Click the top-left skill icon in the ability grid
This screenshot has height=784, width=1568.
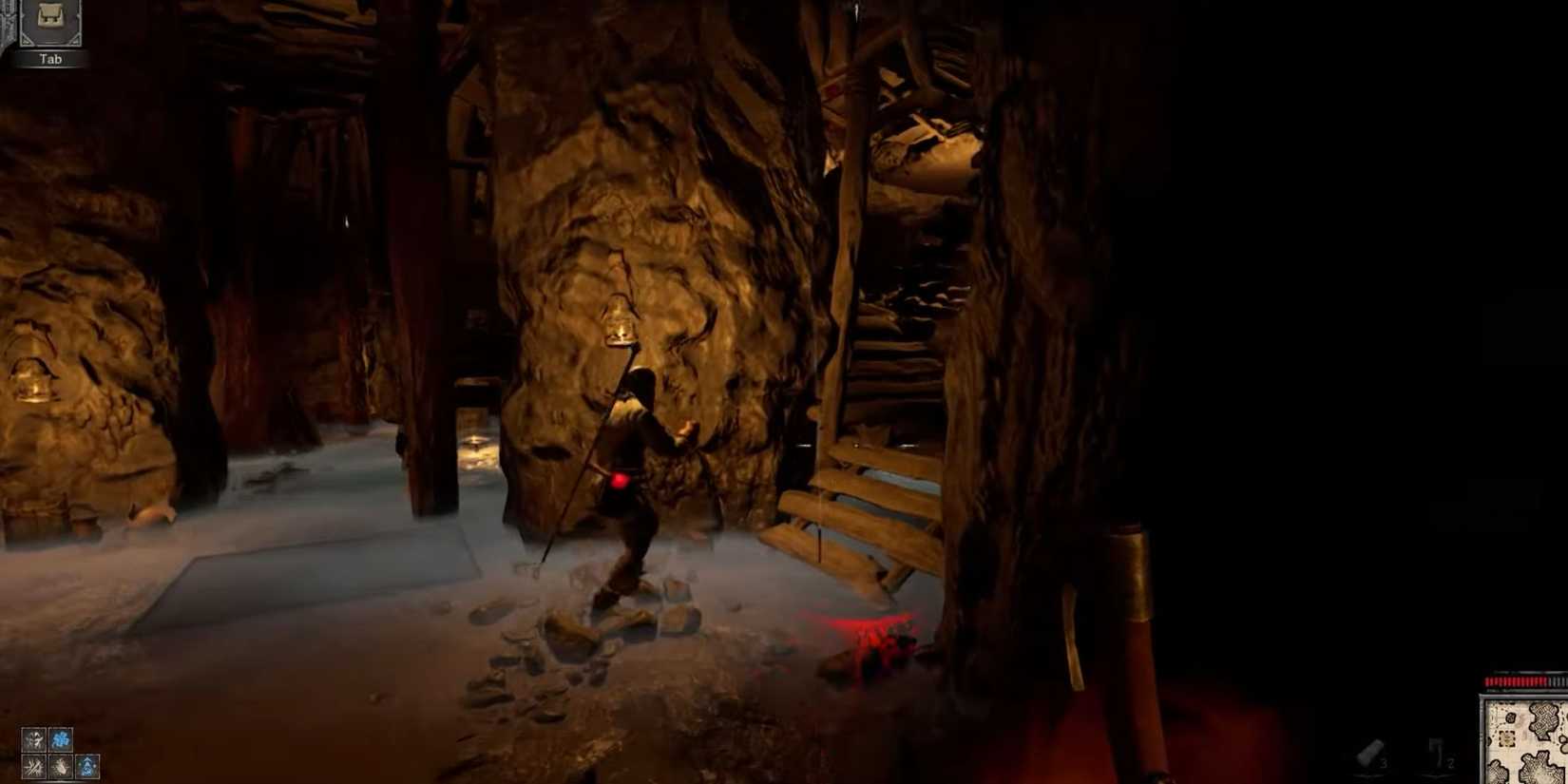point(34,739)
